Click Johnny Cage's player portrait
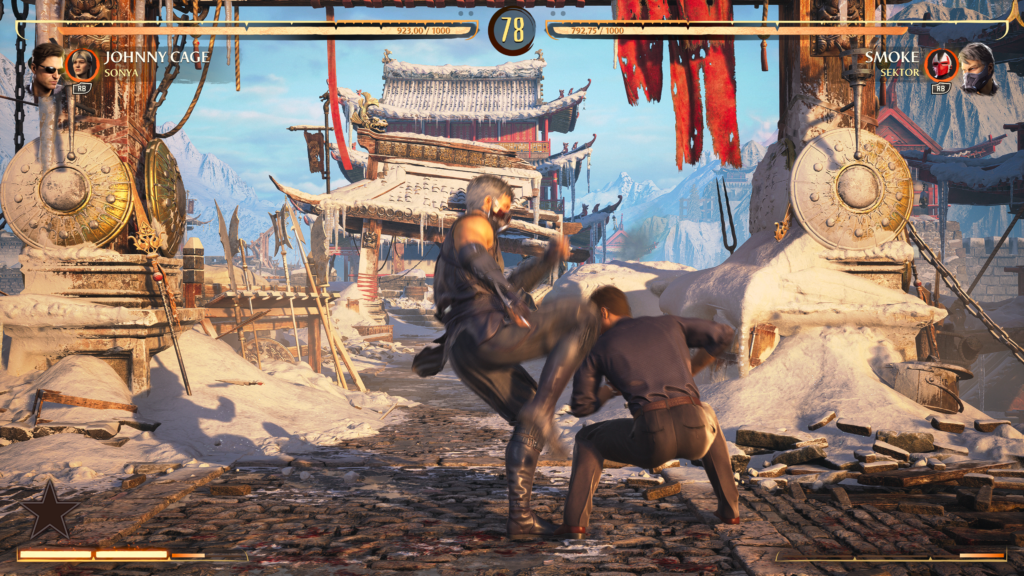This screenshot has height=576, width=1024. [x=45, y=66]
